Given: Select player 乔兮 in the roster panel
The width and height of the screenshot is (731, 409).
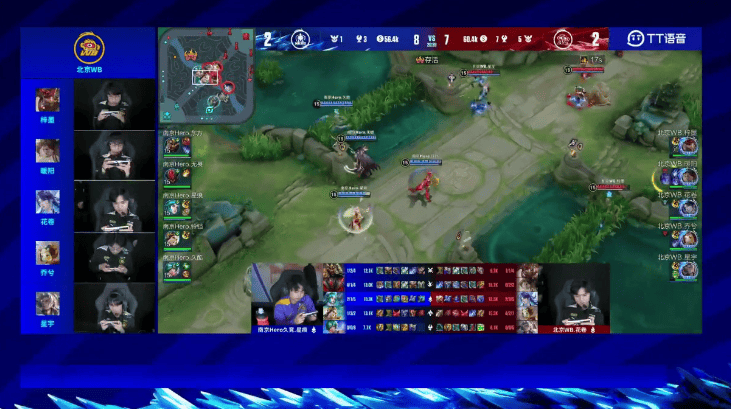Looking at the screenshot, I should tap(48, 253).
